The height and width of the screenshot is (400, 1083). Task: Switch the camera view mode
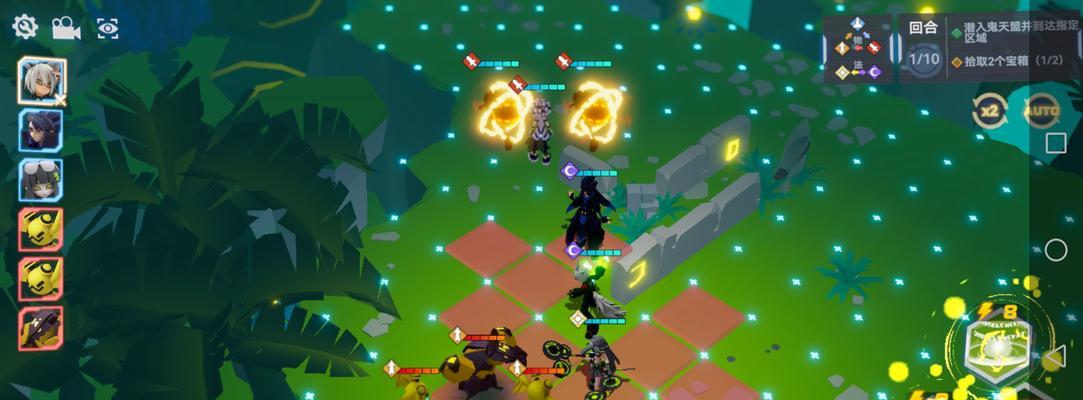pyautogui.click(x=66, y=28)
